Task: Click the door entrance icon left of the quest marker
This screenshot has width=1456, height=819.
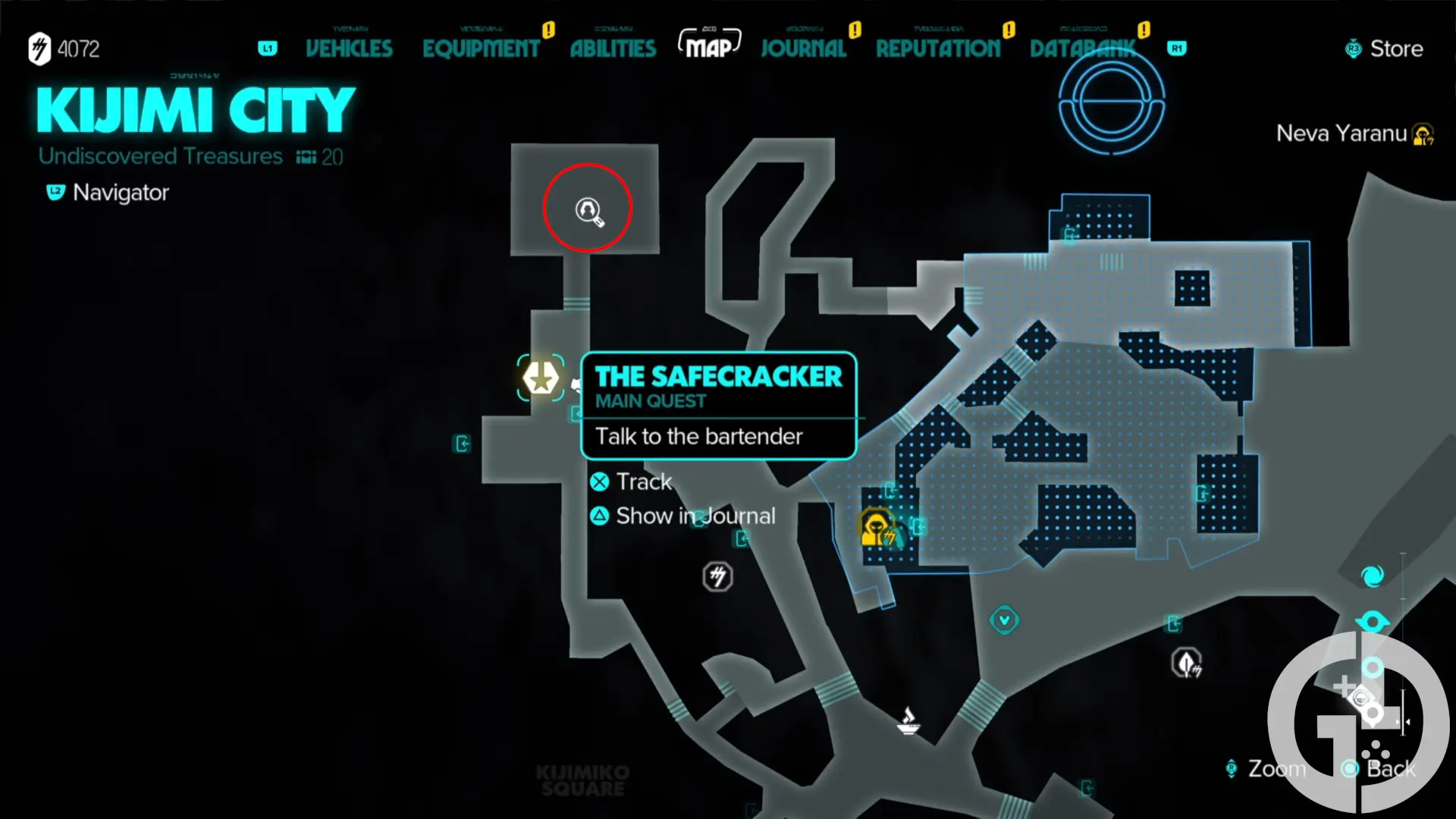Action: pos(462,444)
